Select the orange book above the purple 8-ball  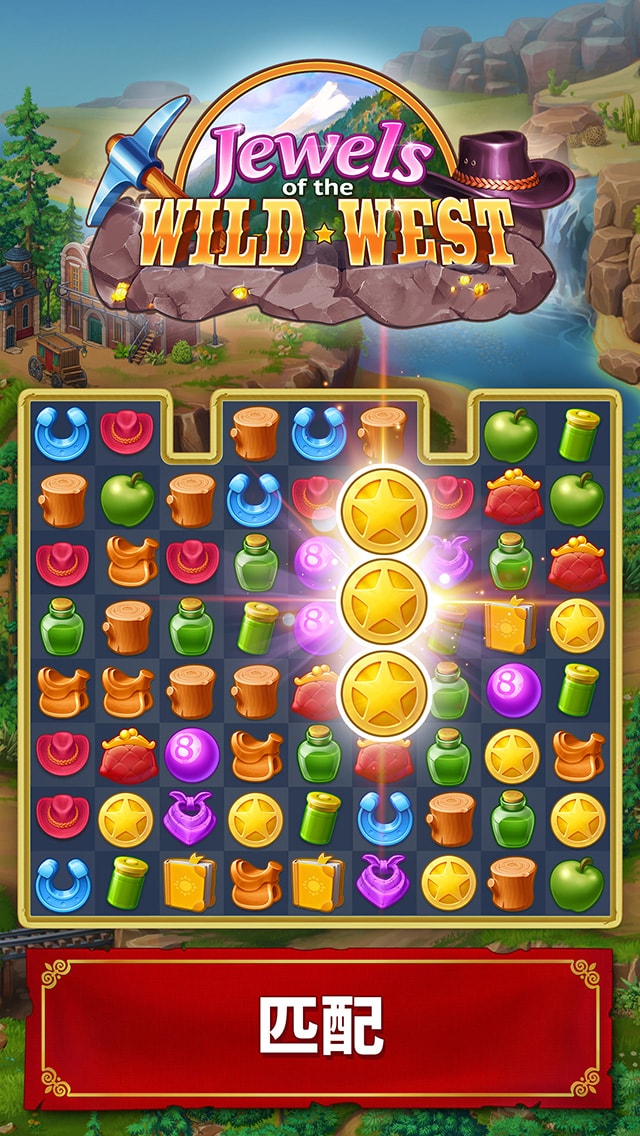tap(512, 626)
